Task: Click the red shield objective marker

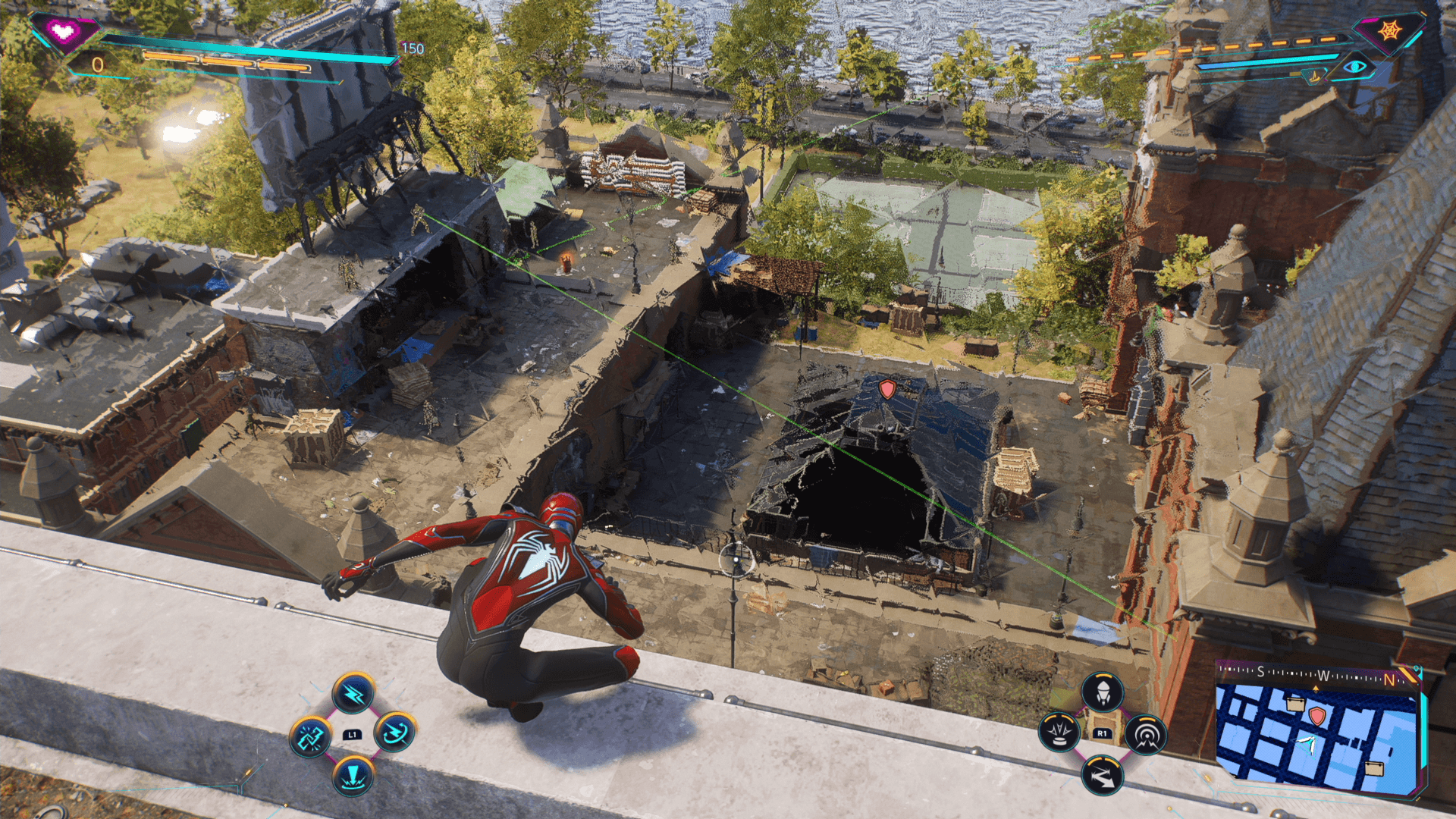Action: point(886,389)
